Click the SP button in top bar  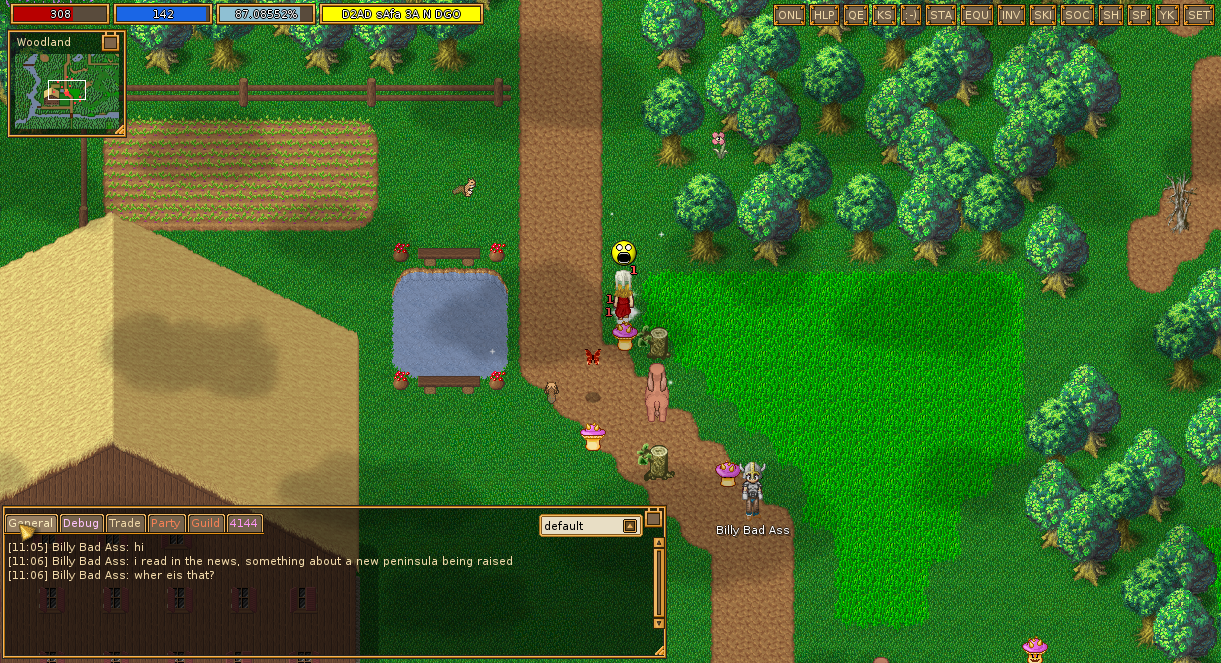pos(1139,15)
